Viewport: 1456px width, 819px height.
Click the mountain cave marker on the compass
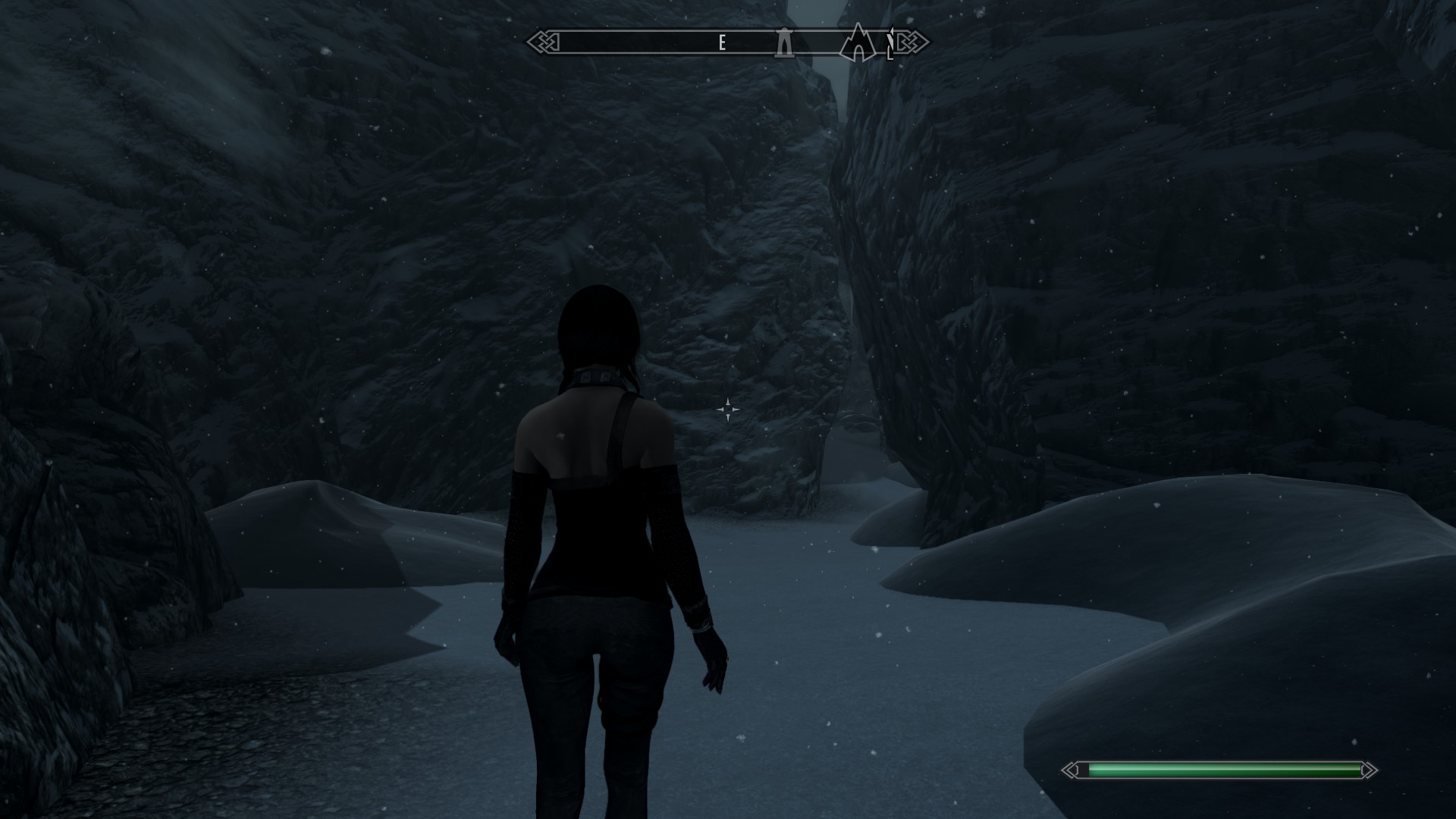coord(857,42)
